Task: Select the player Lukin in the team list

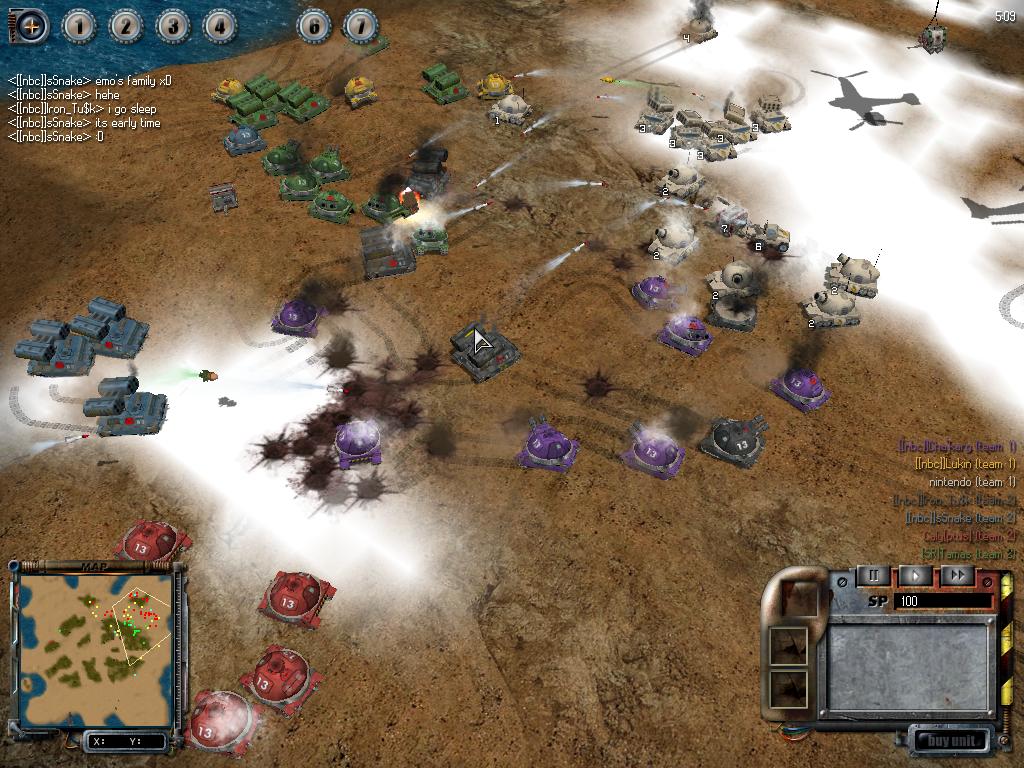Action: 965,464
